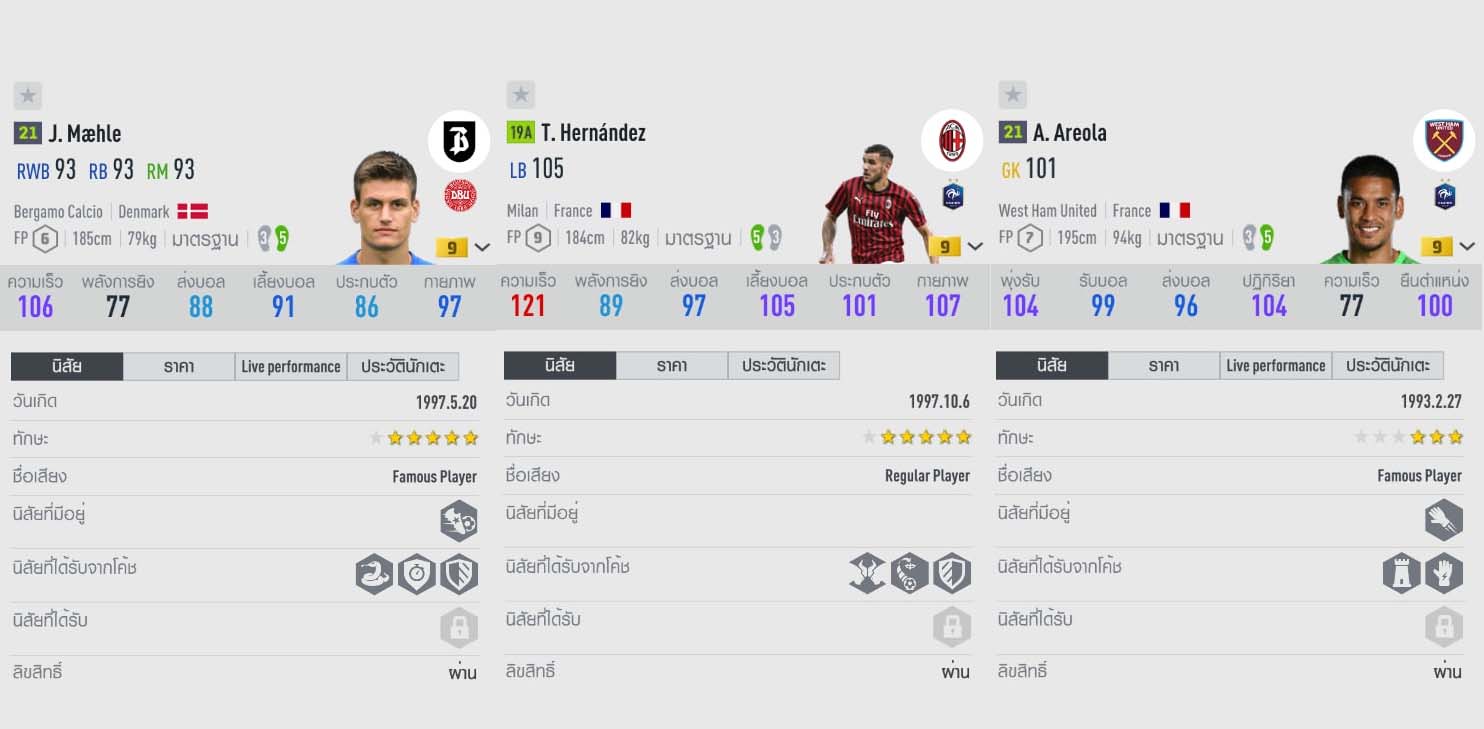Select the นิสัย tab on T. Hernández card
Viewport: 1484px width, 729px height.
point(560,366)
